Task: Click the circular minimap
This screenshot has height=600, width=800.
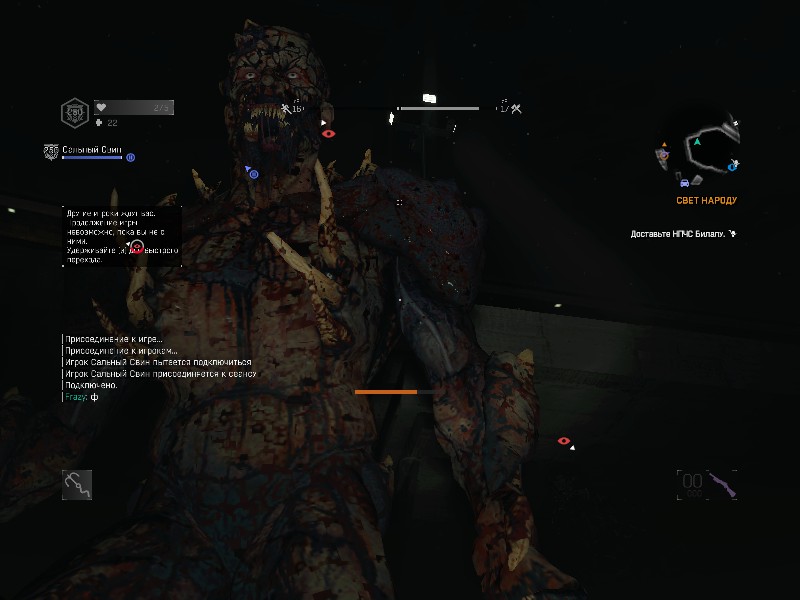Action: (701, 150)
